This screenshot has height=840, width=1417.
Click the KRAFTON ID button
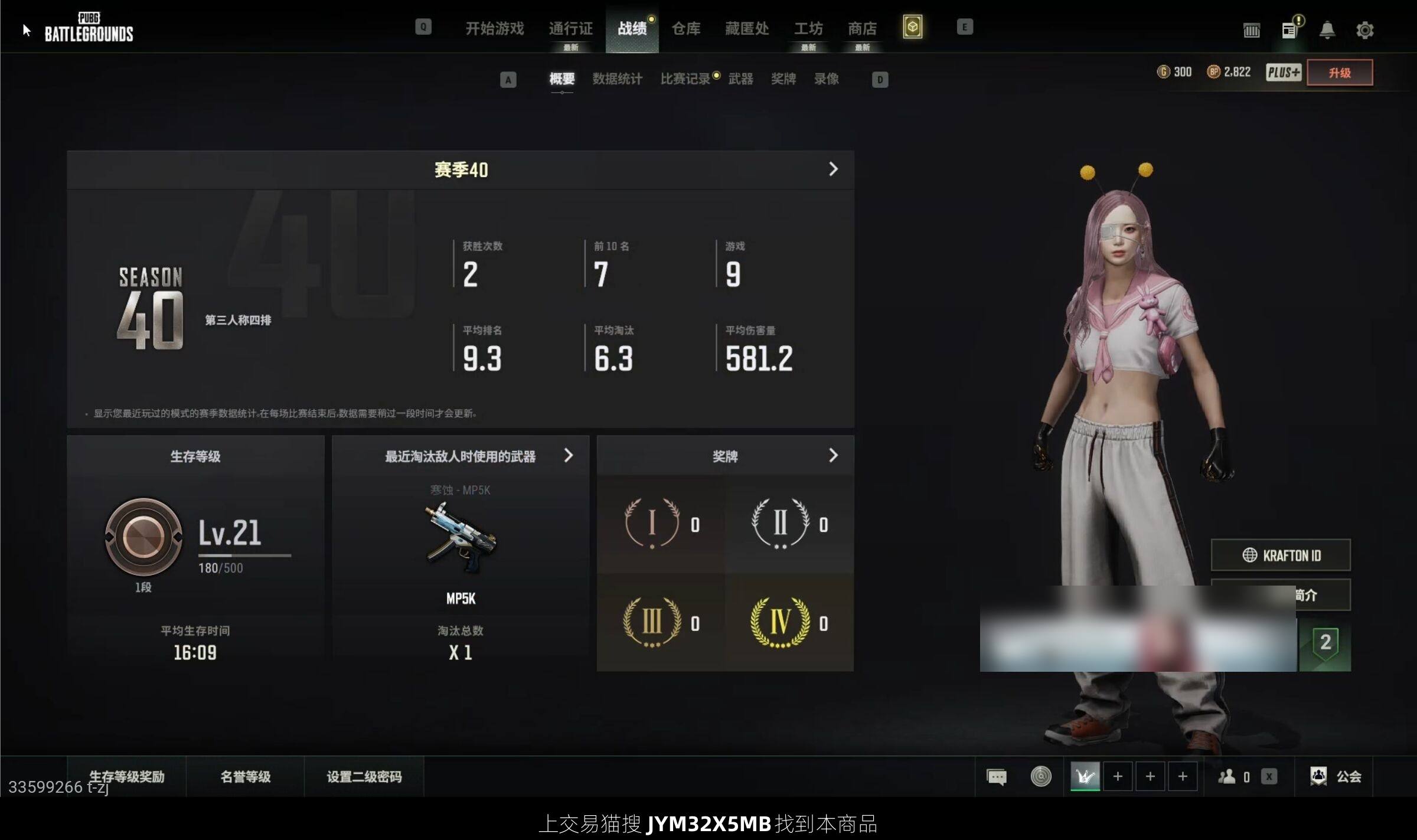tap(1280, 555)
